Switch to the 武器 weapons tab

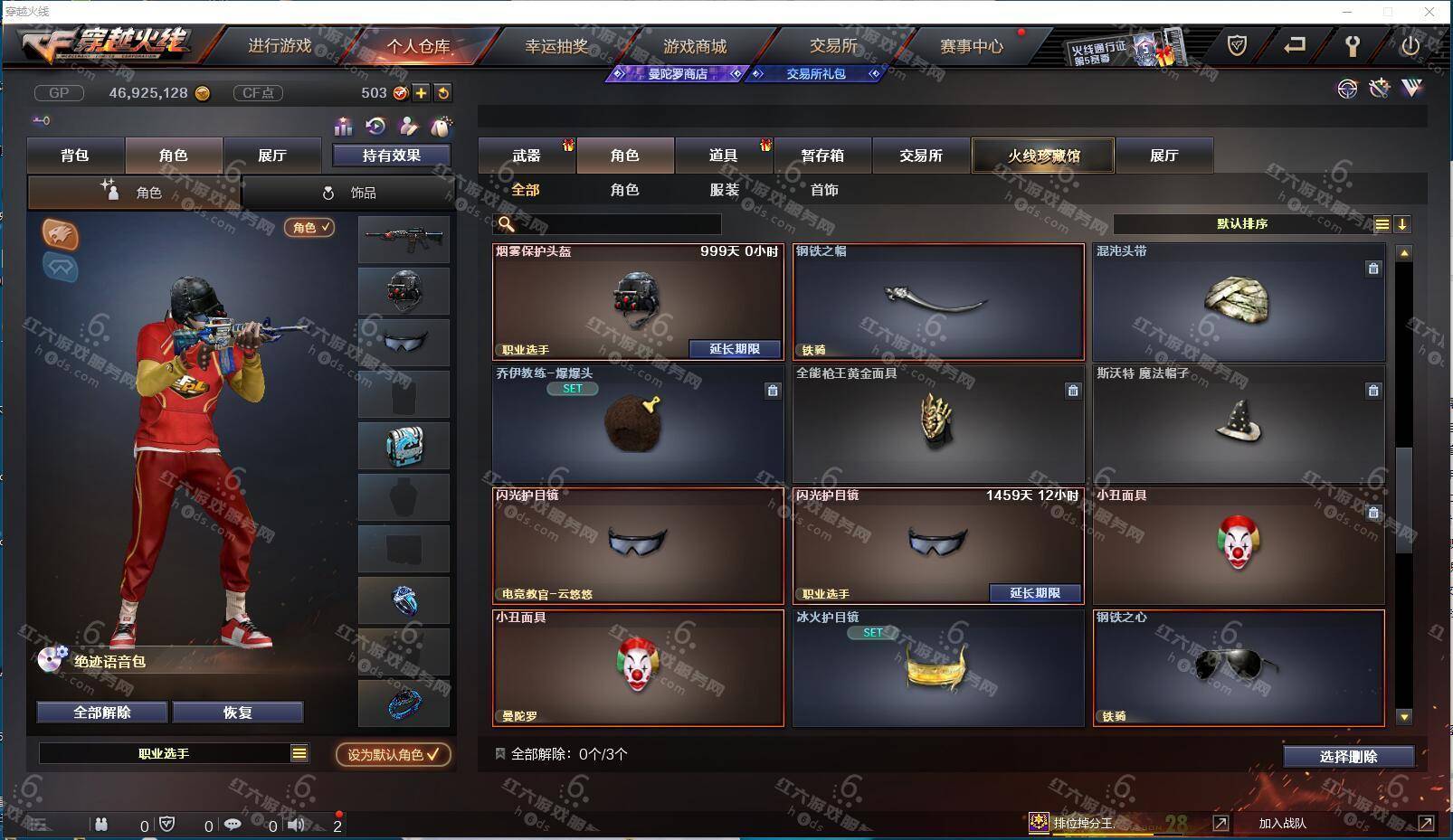[526, 156]
